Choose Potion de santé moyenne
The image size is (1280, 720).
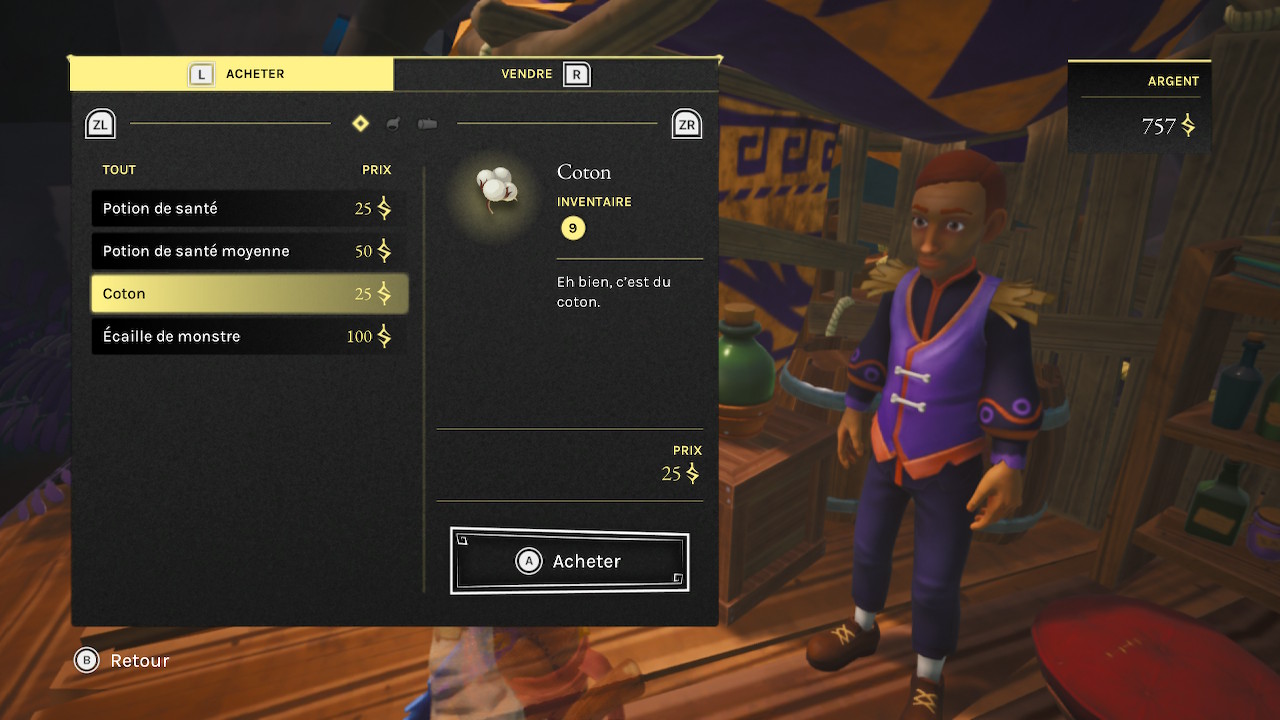(249, 251)
